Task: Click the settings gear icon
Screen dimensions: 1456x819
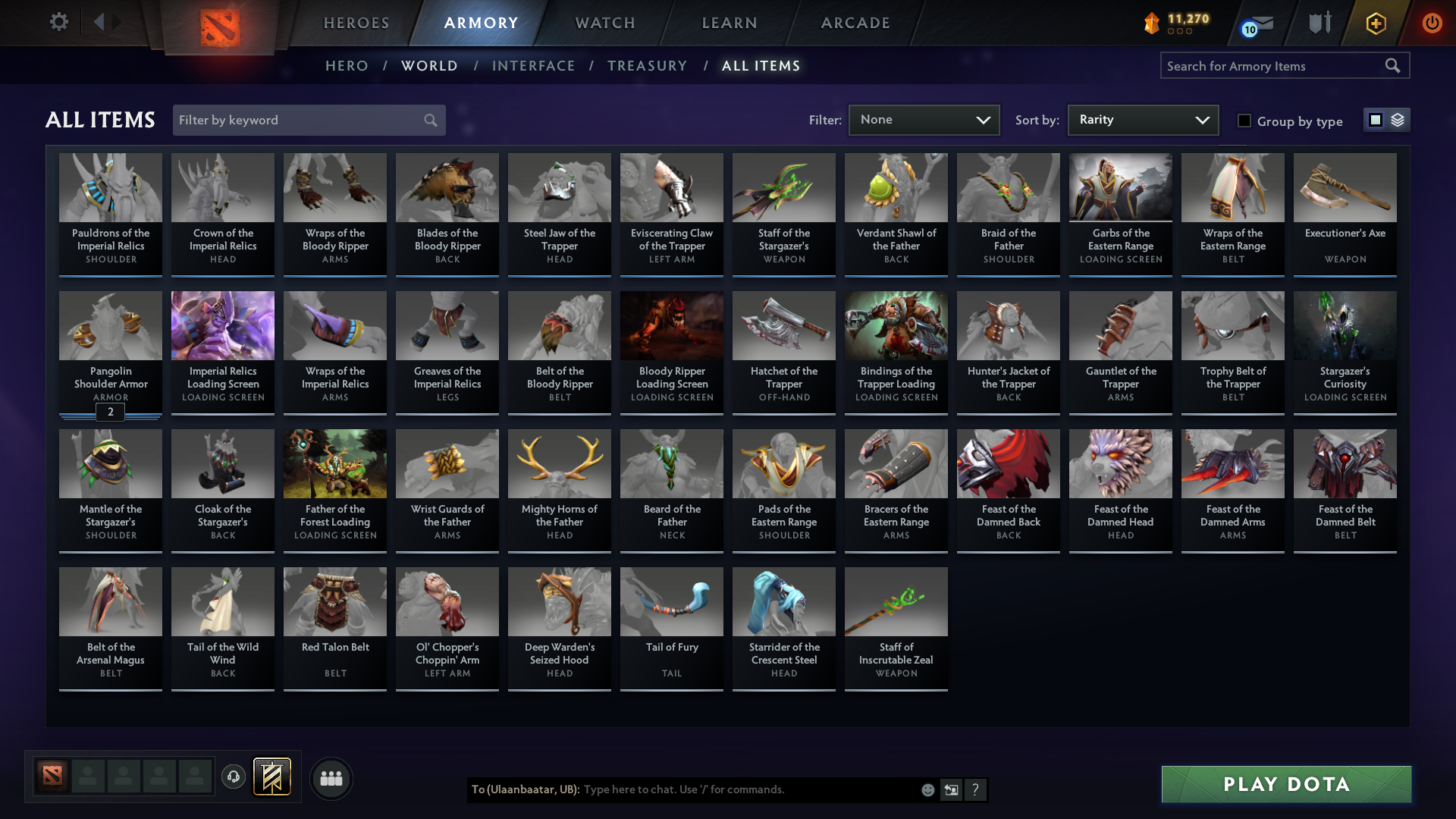Action: [58, 22]
